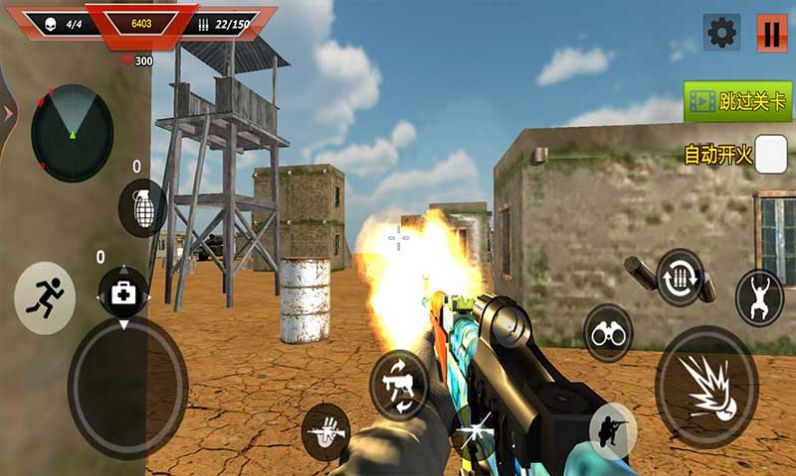Open the gear settings menu
This screenshot has height=476, width=796.
[x=722, y=33]
